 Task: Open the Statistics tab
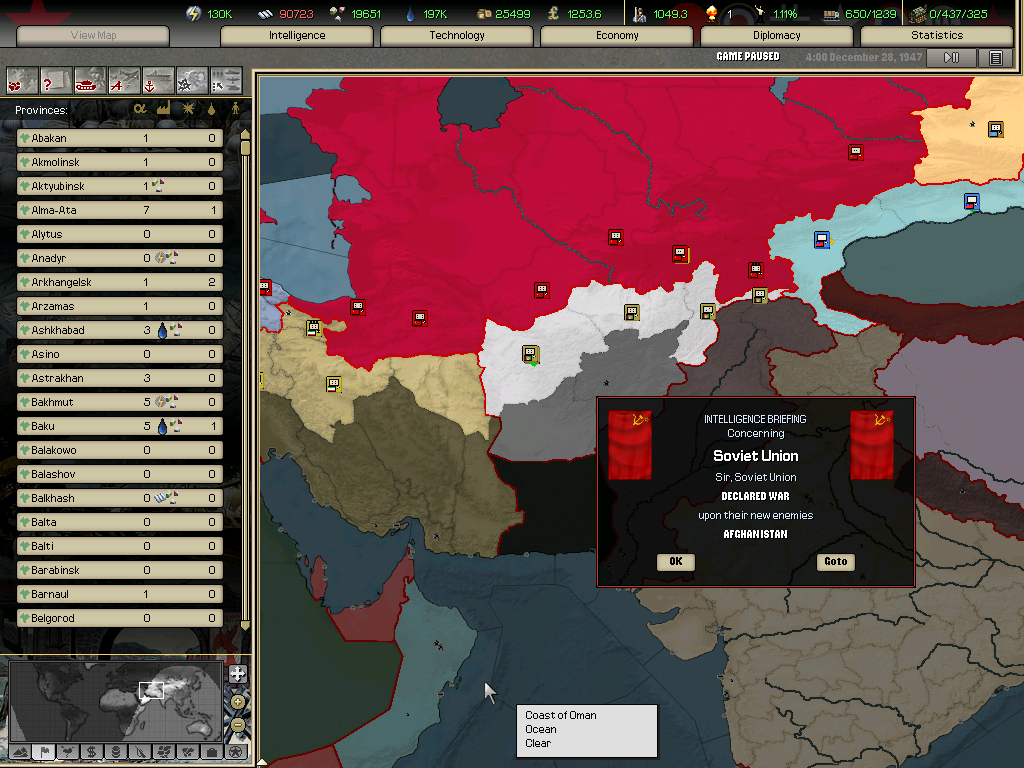coord(937,35)
